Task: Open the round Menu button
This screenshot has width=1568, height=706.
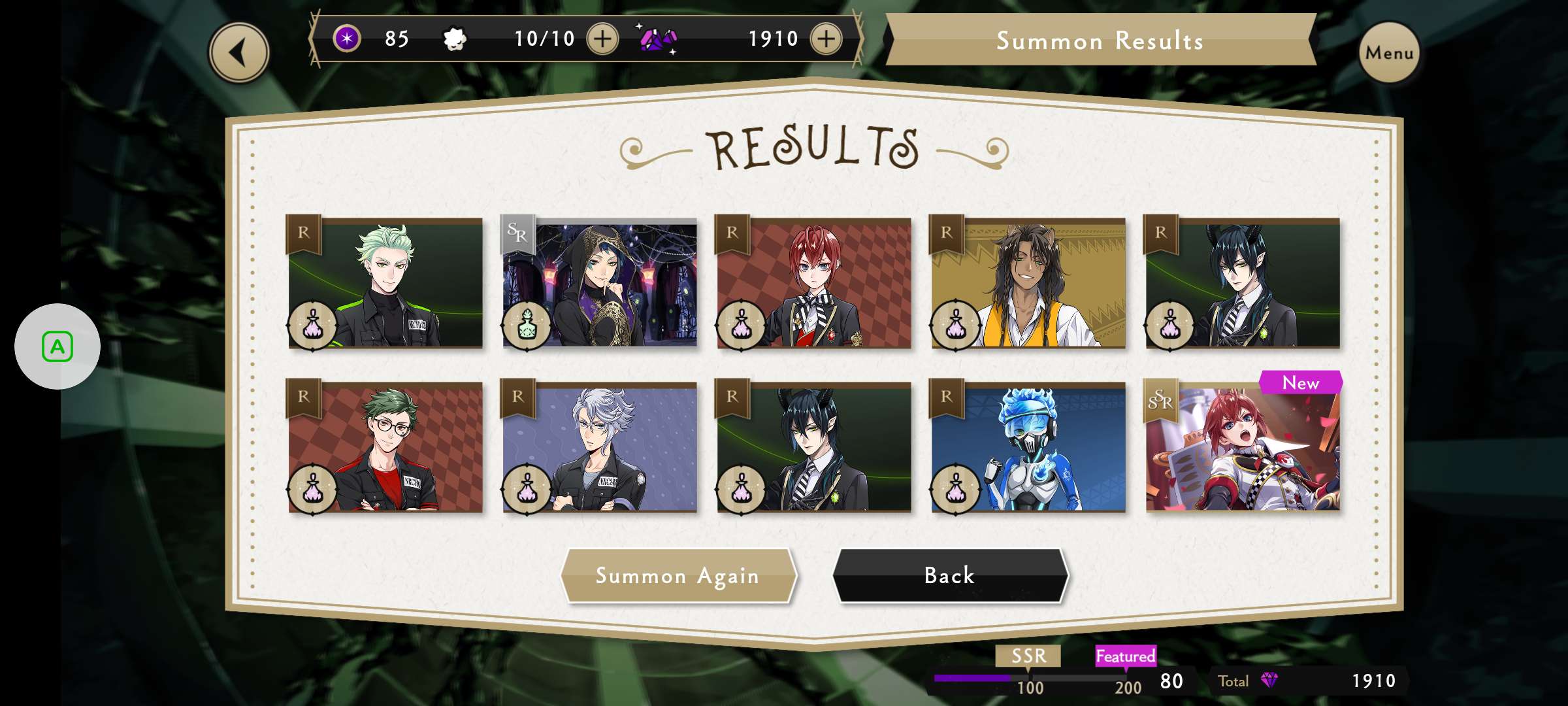Action: [1389, 52]
